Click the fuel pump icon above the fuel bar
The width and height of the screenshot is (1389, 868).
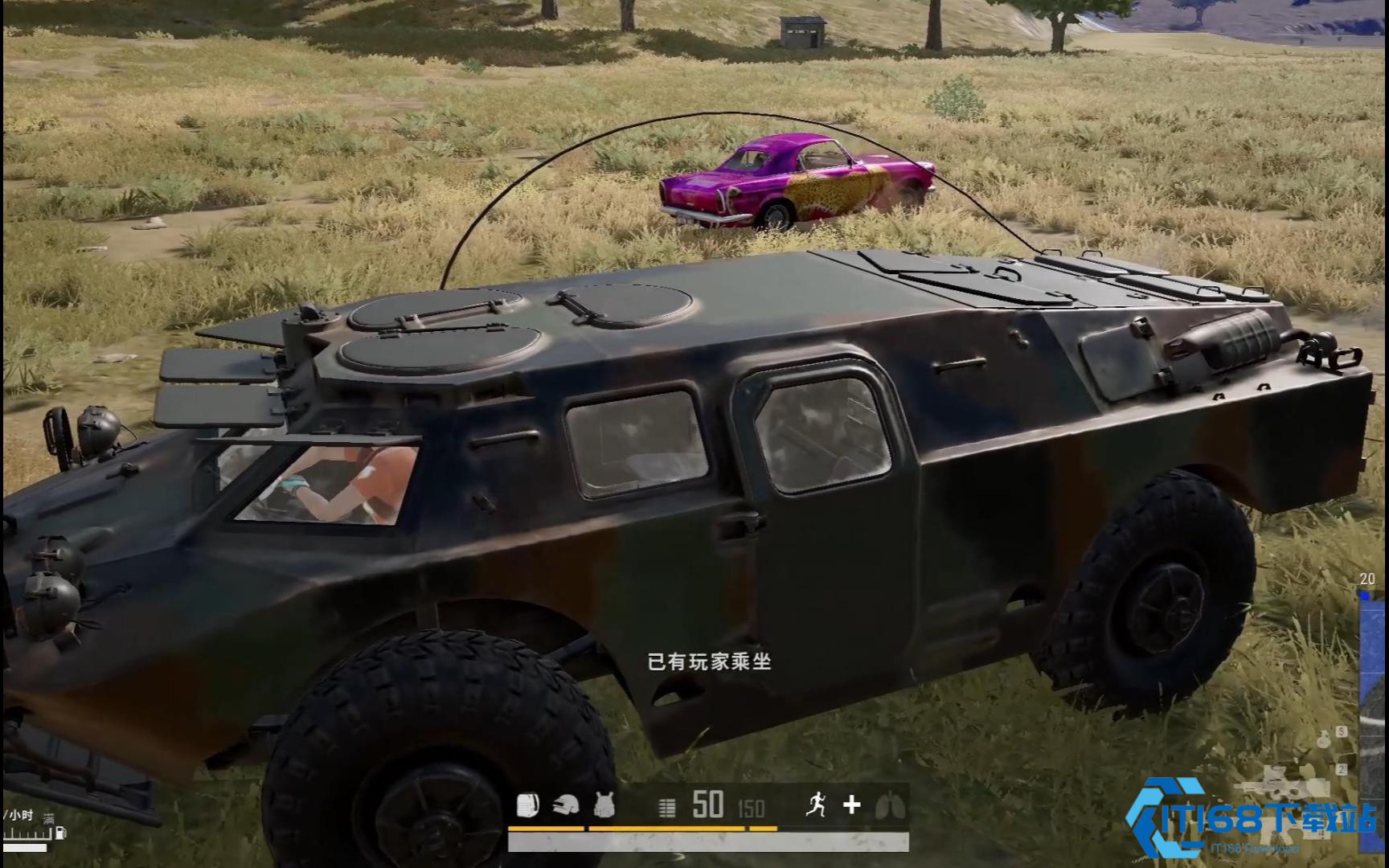coord(60,833)
